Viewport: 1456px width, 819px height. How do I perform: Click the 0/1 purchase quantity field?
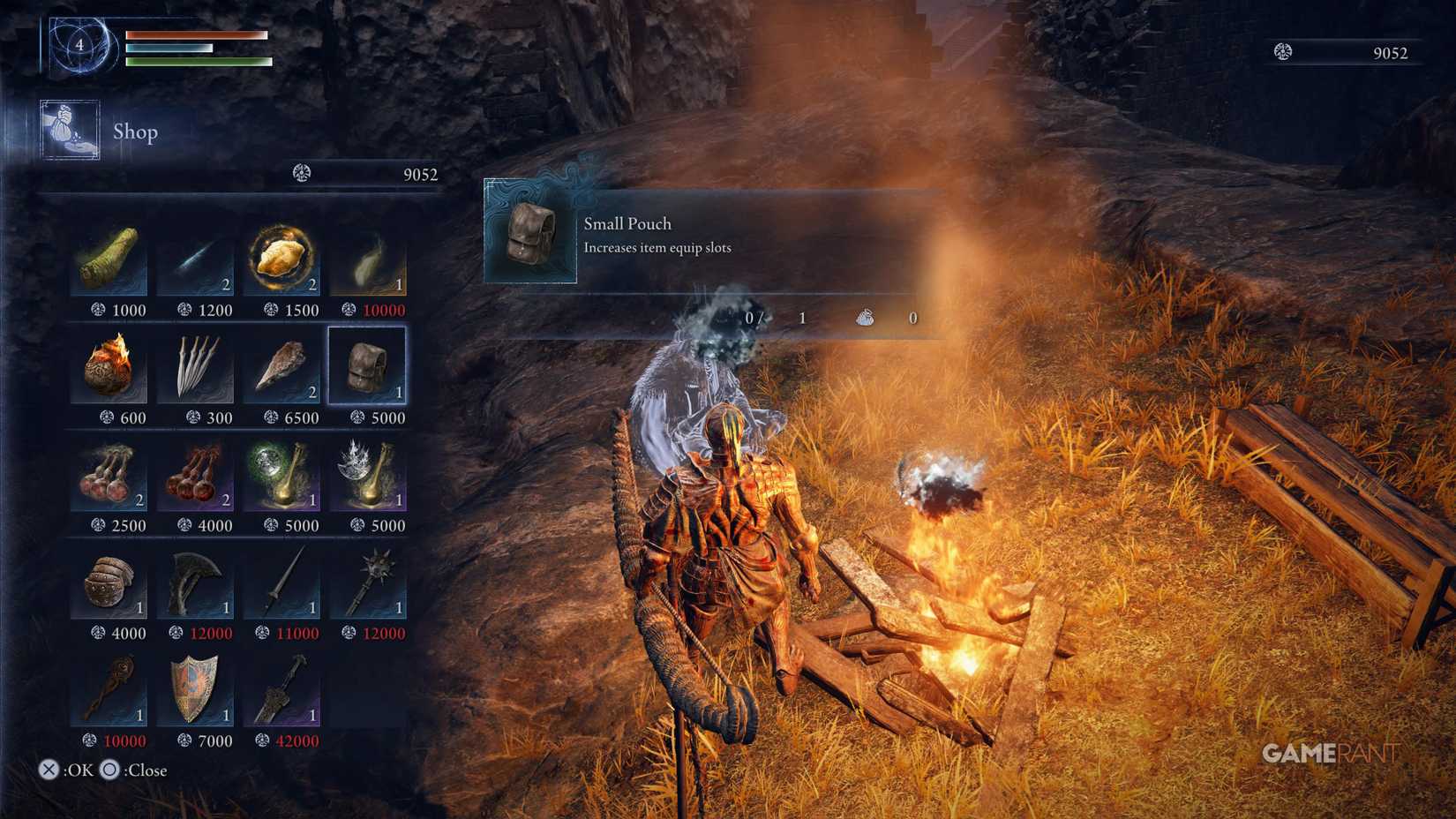777,318
